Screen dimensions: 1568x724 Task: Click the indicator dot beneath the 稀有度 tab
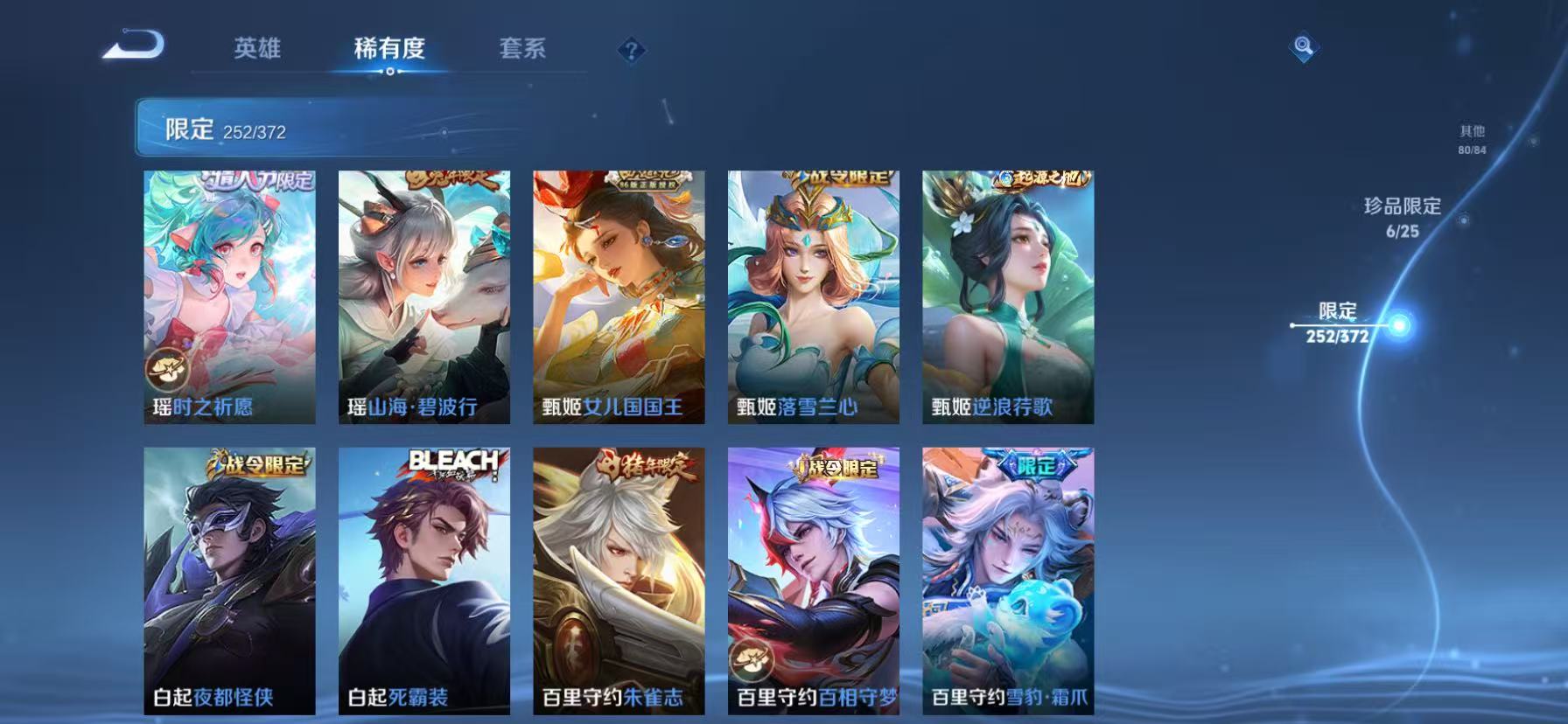(389, 73)
